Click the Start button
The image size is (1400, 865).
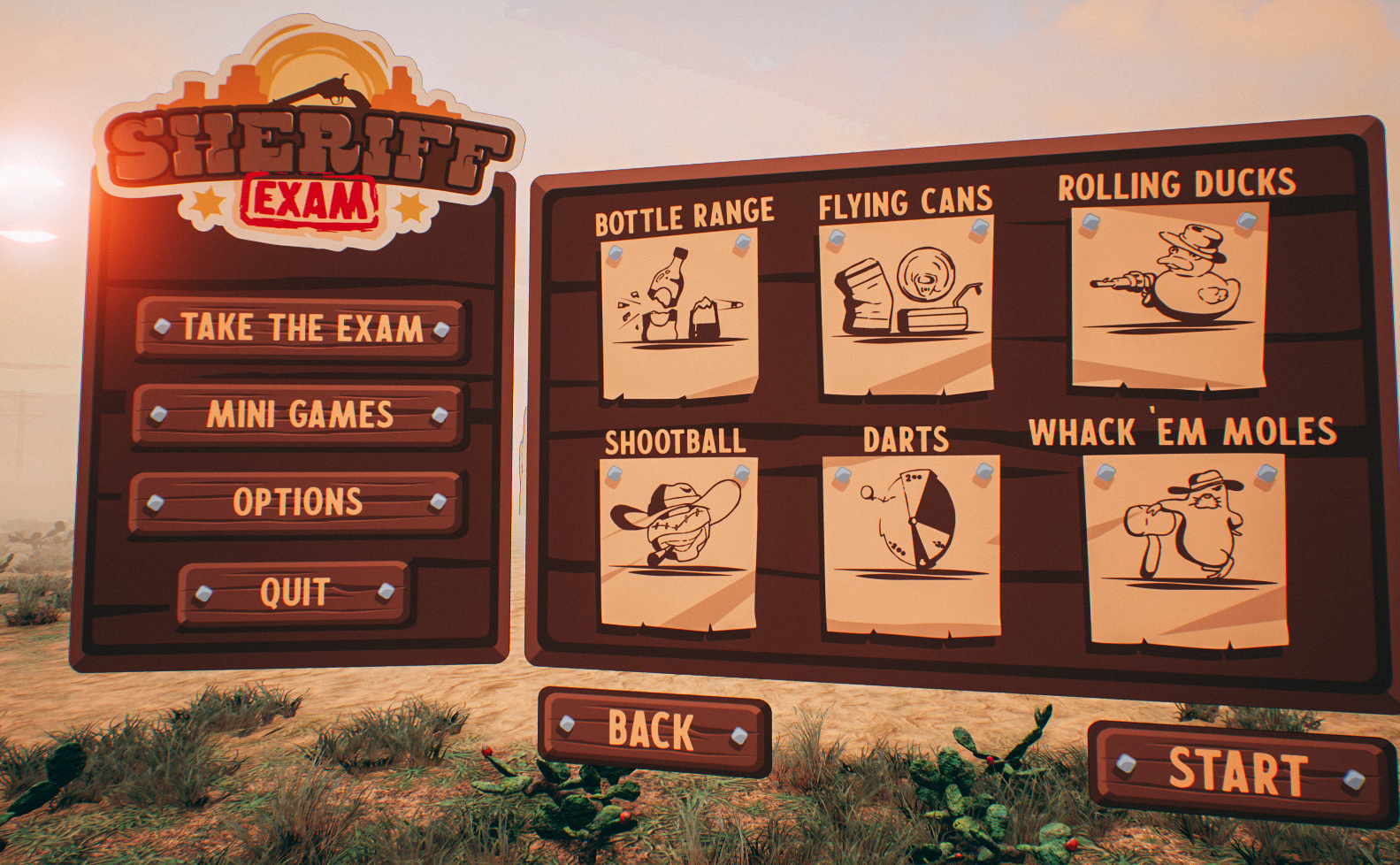tap(1239, 772)
